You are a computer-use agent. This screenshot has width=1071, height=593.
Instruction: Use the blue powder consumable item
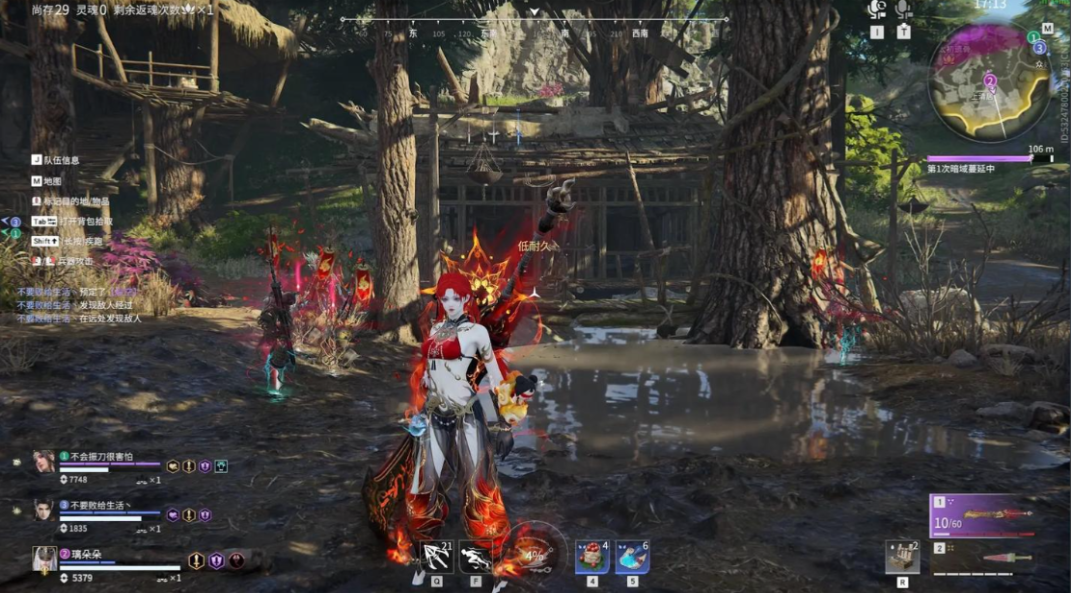pyautogui.click(x=632, y=556)
